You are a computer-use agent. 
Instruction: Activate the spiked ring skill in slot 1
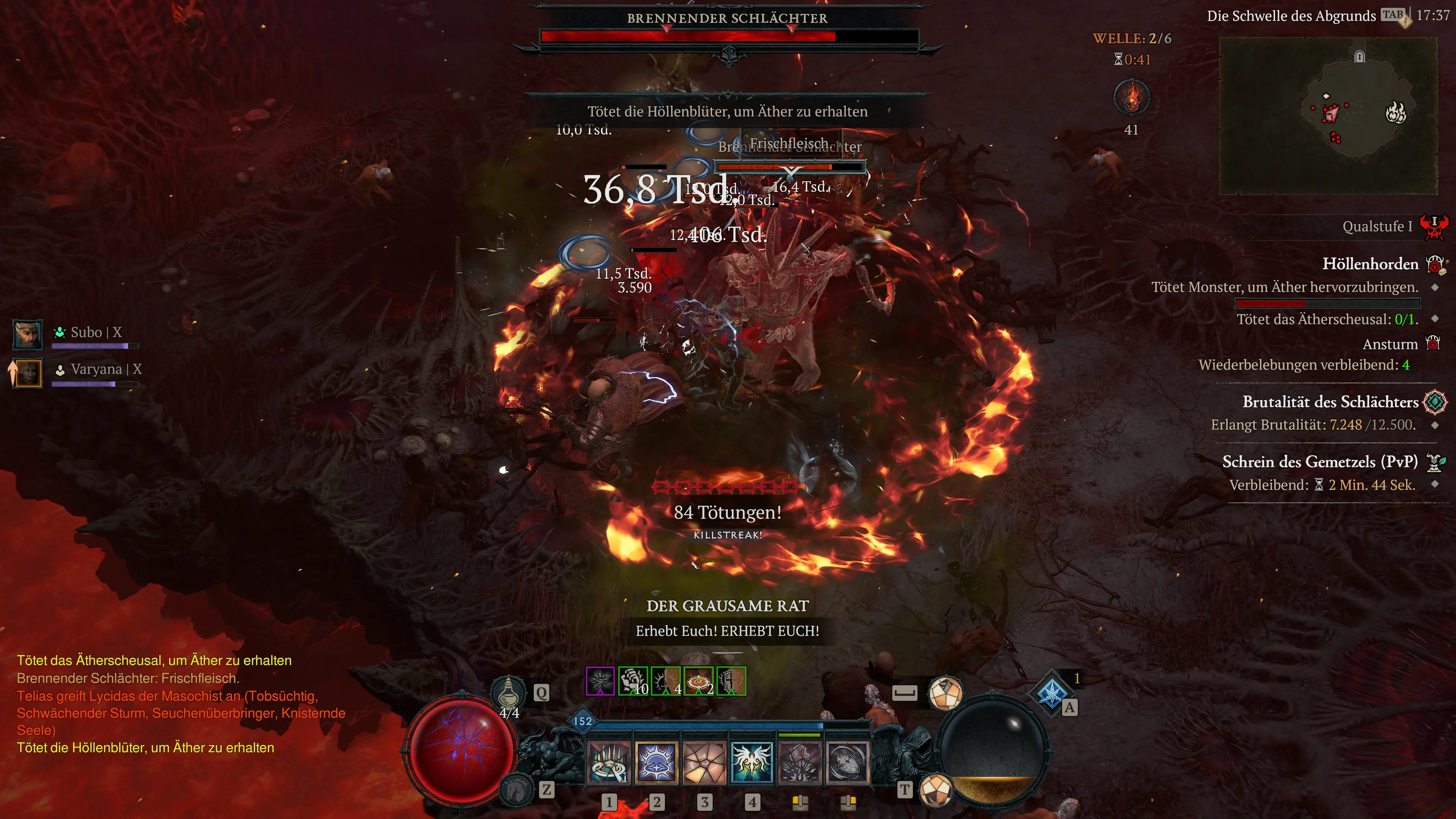coord(609,763)
